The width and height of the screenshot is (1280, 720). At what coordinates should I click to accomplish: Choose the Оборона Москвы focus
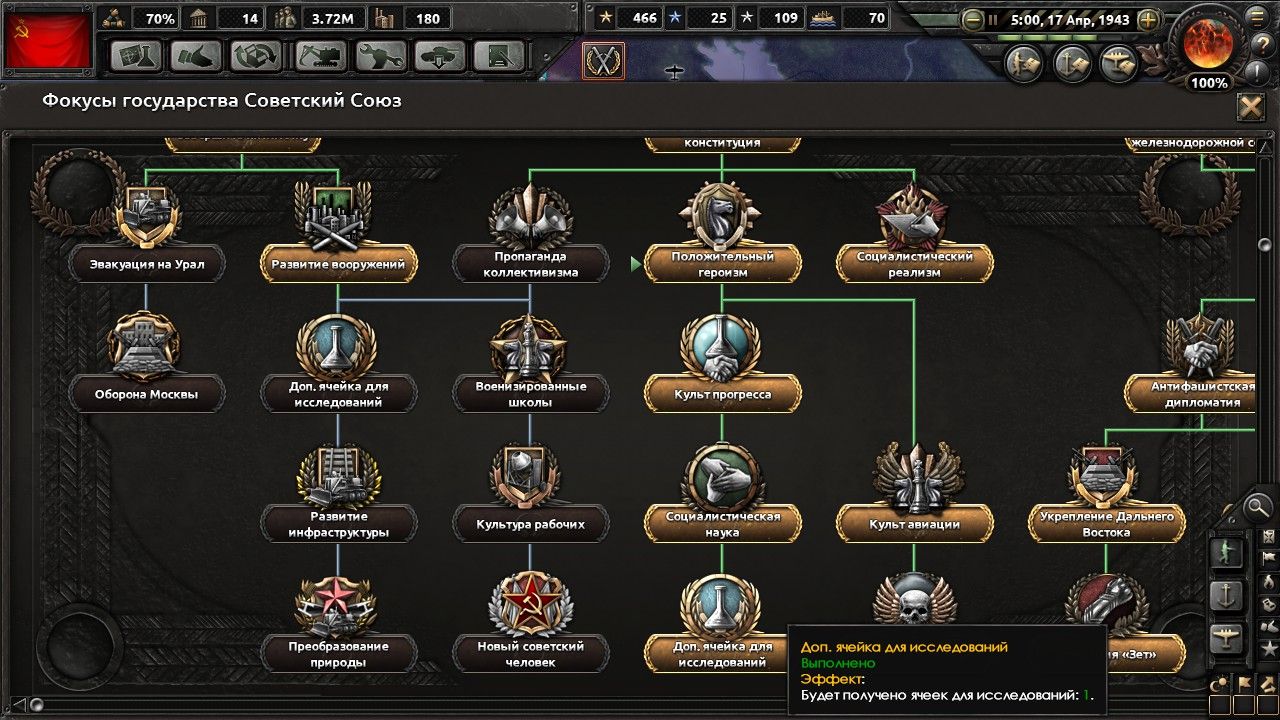coord(147,394)
